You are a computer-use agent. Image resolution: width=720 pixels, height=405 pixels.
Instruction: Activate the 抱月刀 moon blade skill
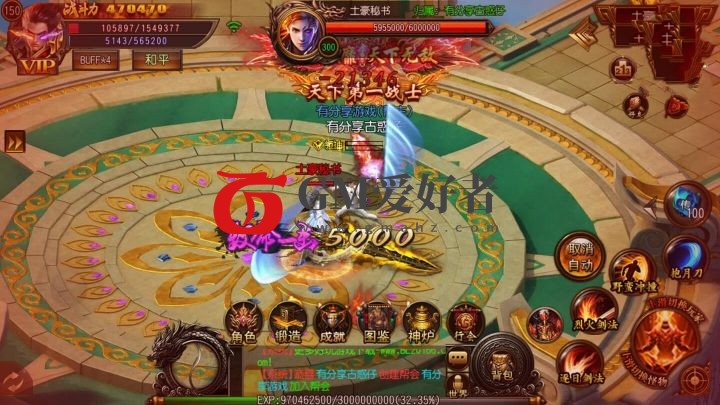[684, 257]
